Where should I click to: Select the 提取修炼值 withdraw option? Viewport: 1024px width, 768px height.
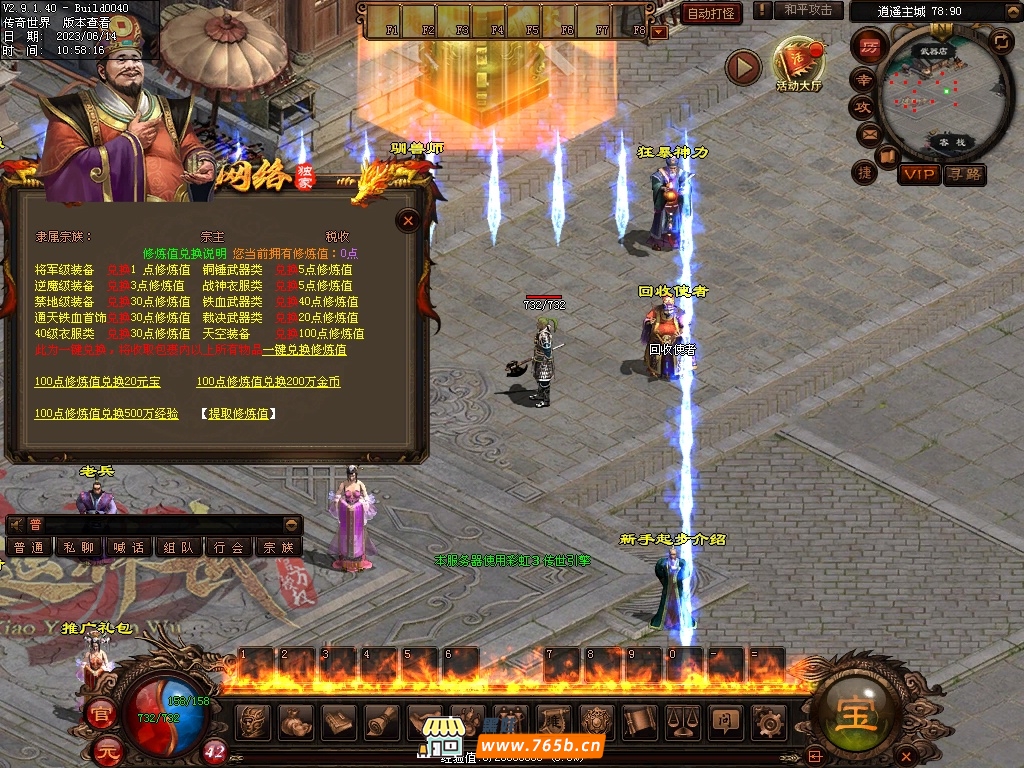238,414
